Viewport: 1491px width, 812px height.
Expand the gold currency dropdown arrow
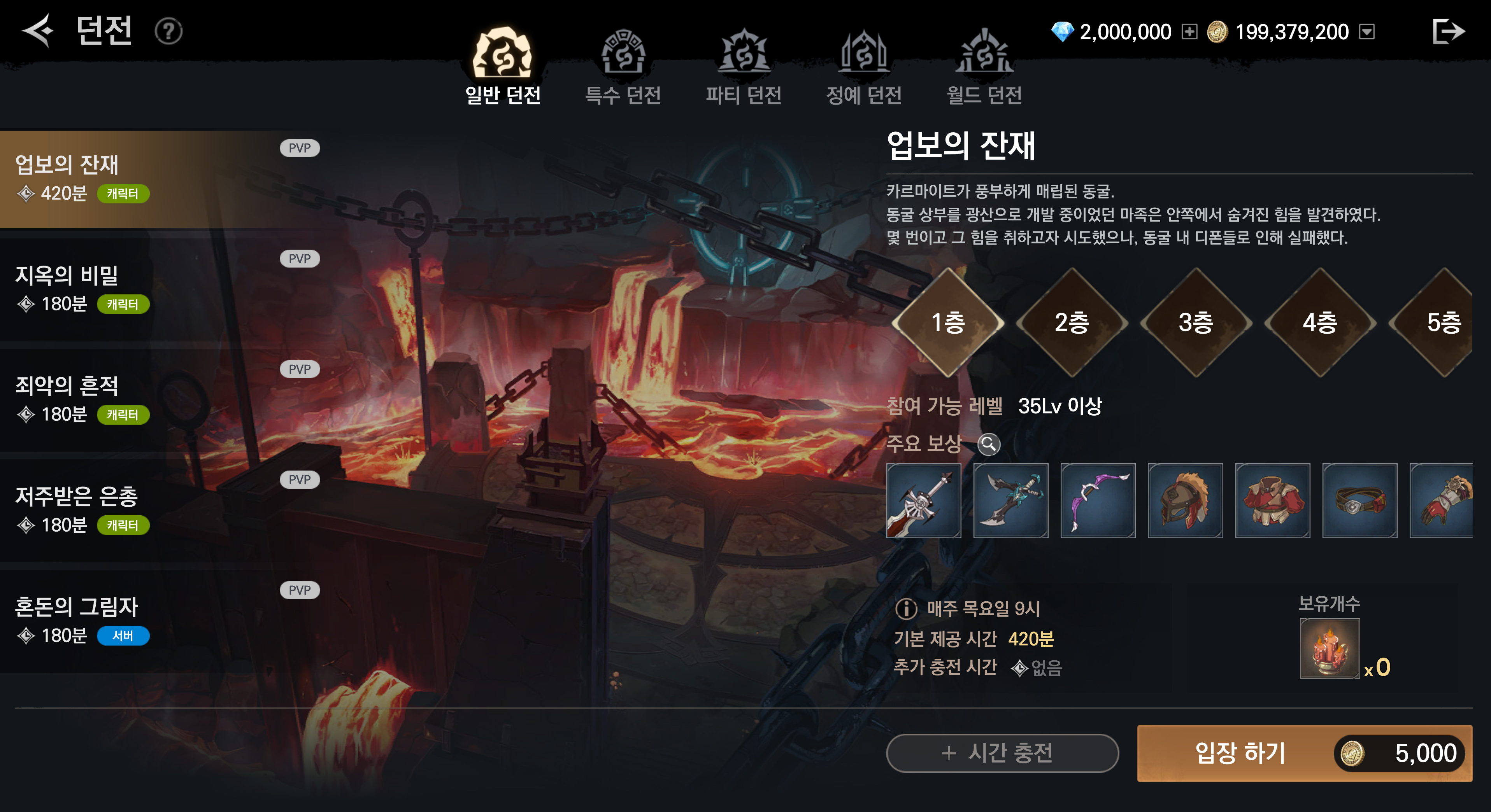[x=1366, y=32]
